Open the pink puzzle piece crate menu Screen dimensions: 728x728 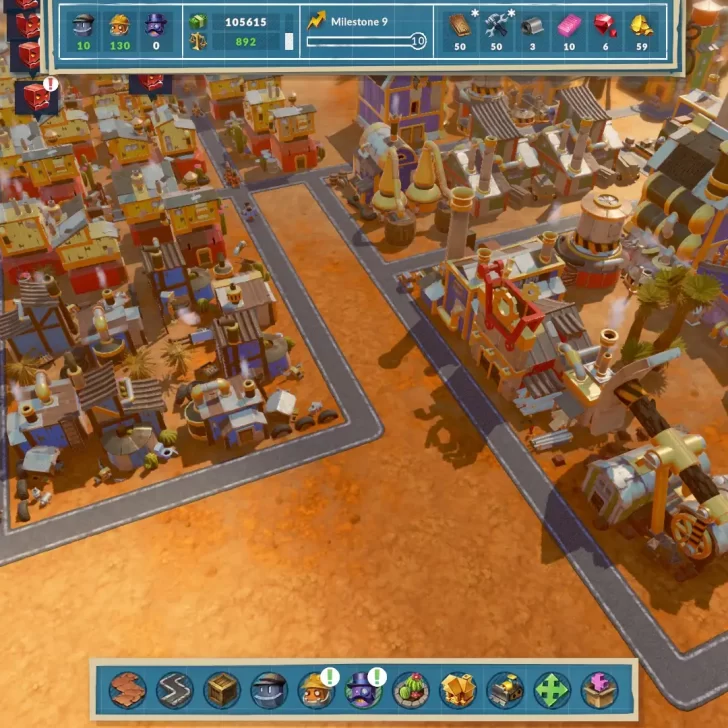pos(598,689)
